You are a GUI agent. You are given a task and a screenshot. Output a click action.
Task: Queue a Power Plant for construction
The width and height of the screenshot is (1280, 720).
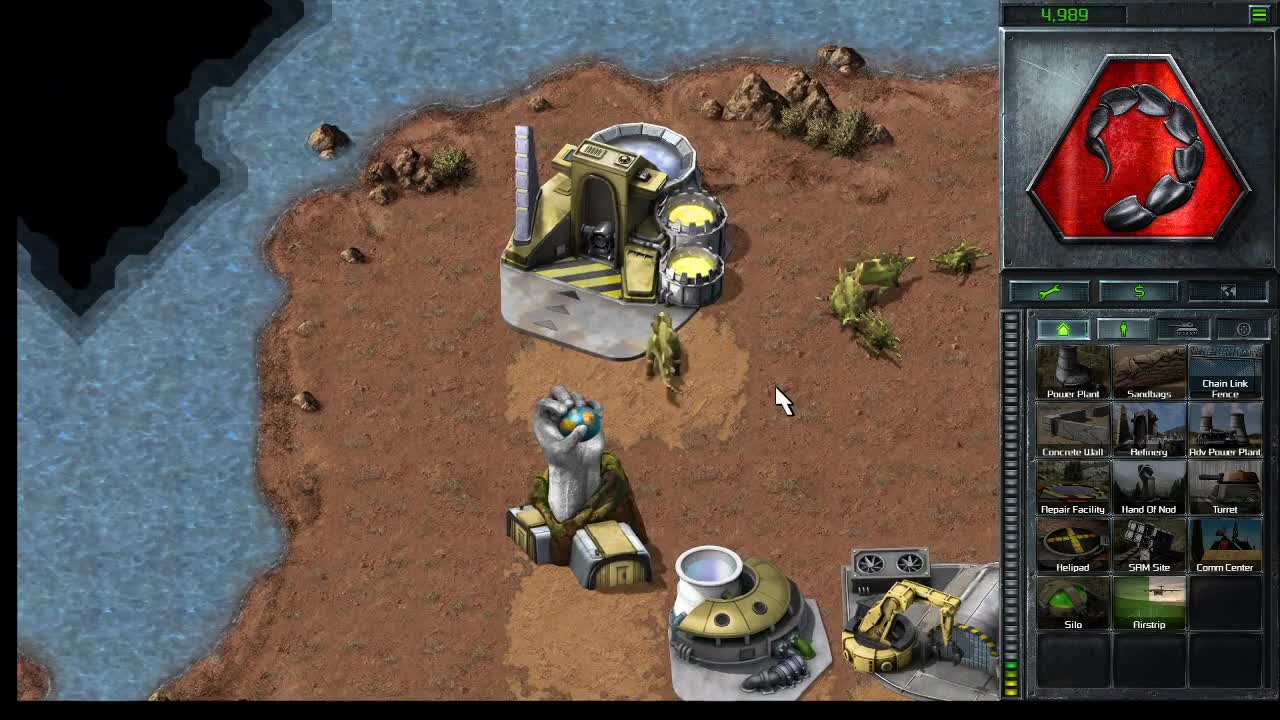point(1073,370)
